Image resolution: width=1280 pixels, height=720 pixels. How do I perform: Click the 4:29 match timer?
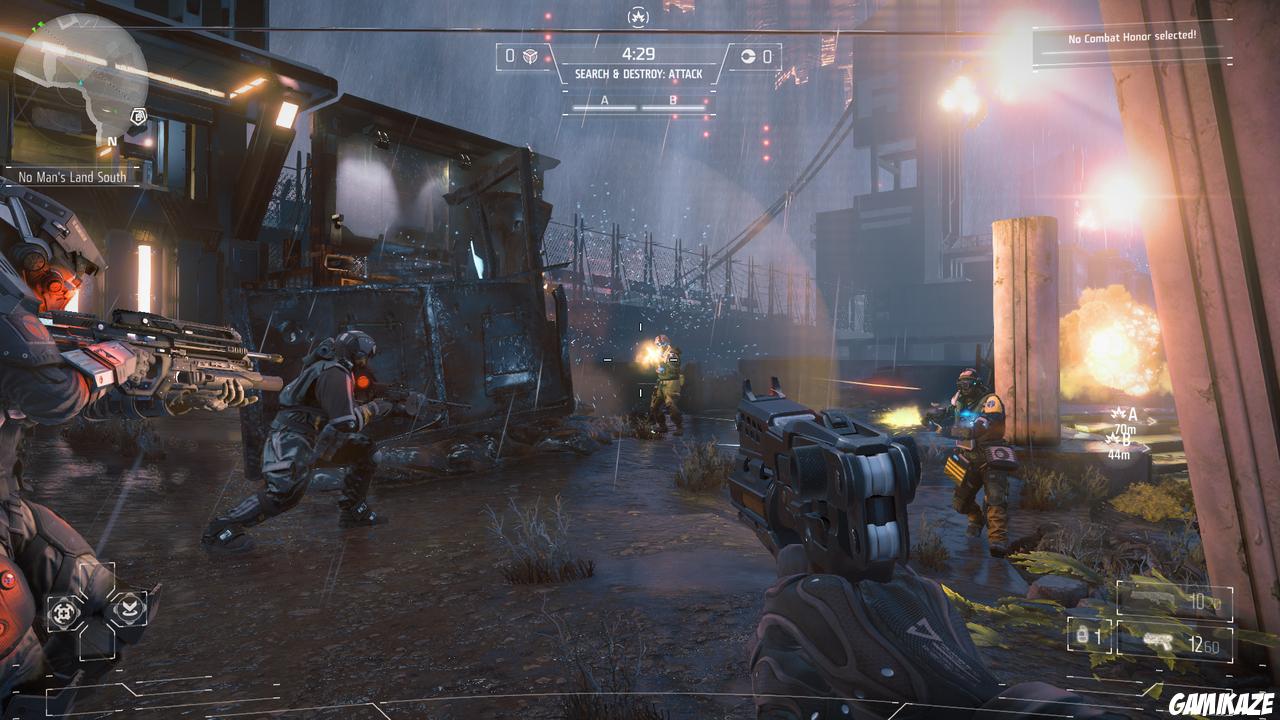tap(640, 52)
